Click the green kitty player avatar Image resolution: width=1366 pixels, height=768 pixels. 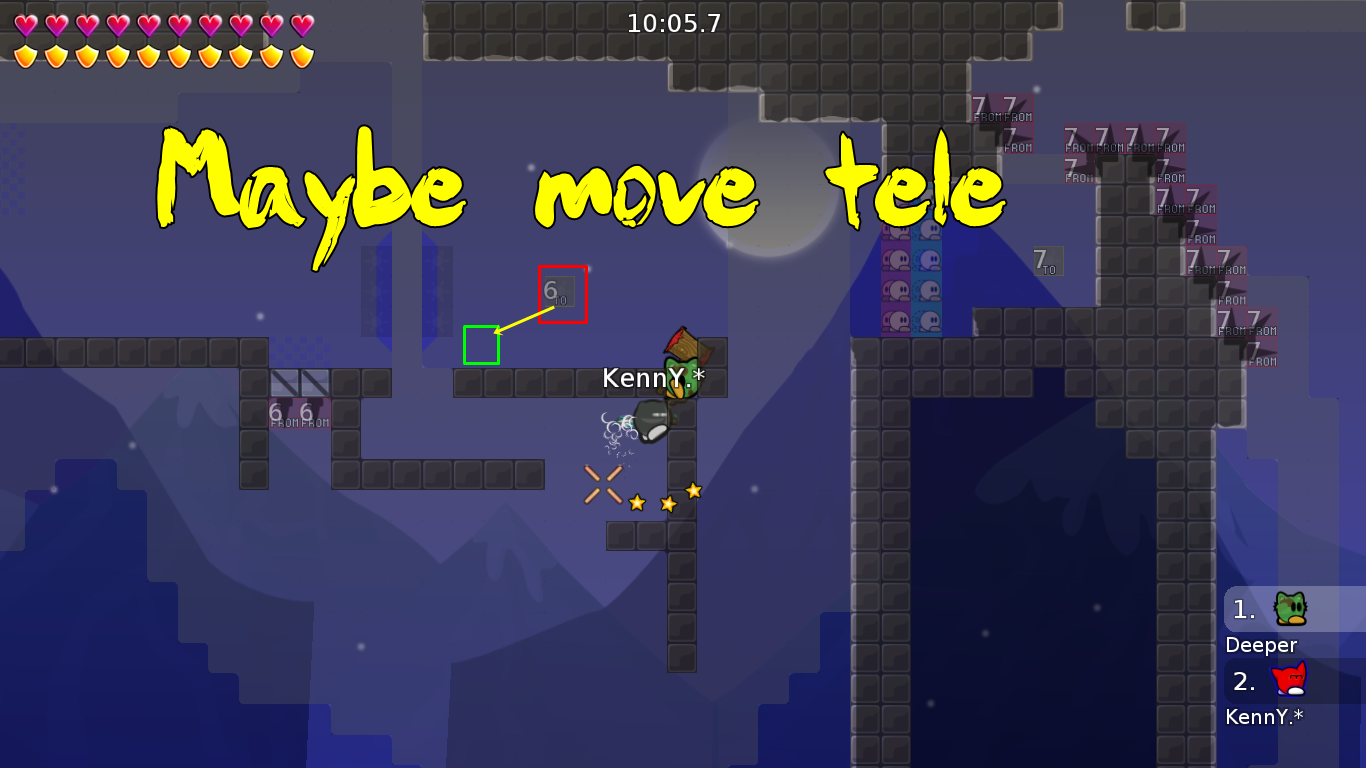coord(1293,607)
